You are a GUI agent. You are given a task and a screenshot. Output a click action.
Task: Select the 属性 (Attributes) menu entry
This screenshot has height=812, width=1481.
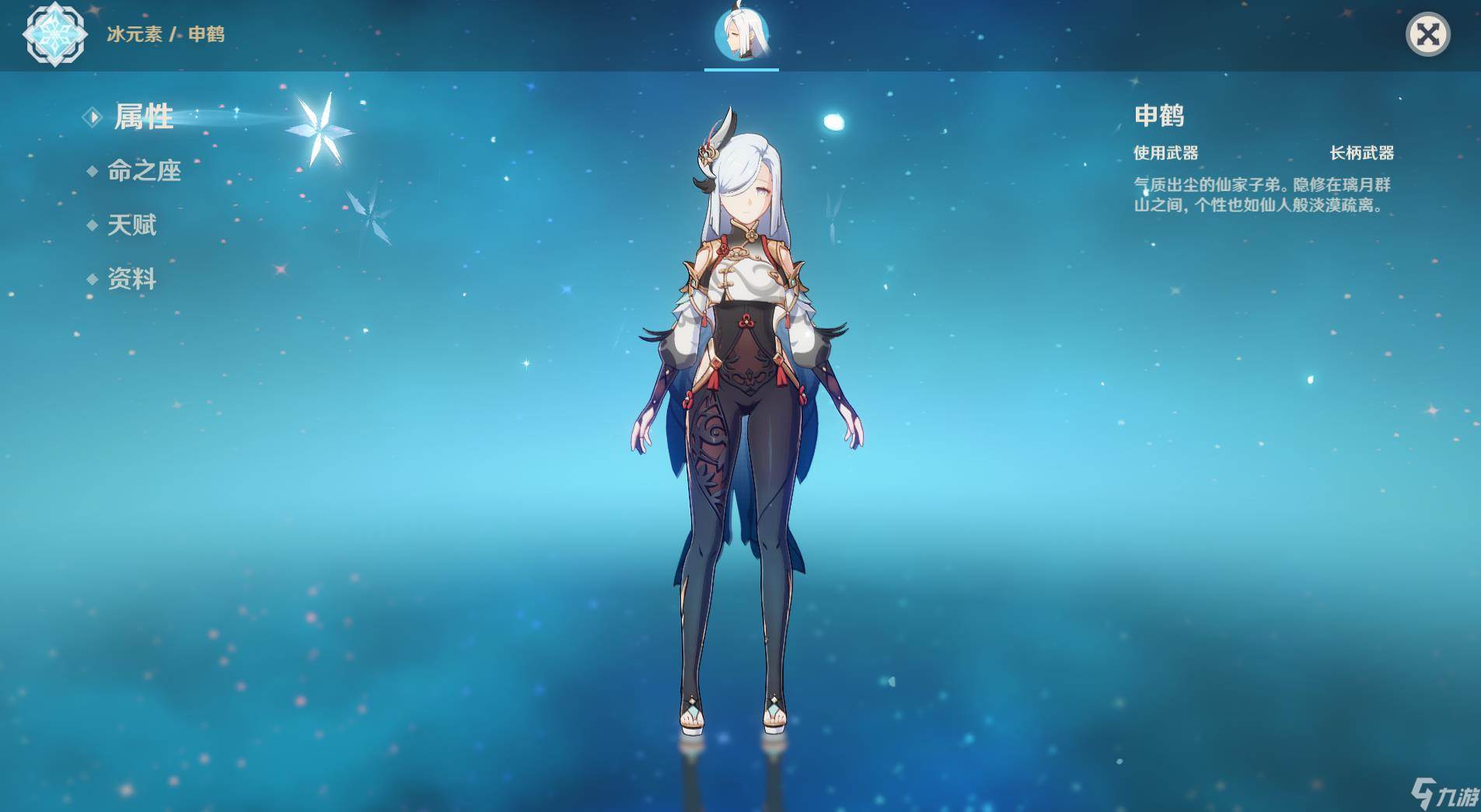143,117
